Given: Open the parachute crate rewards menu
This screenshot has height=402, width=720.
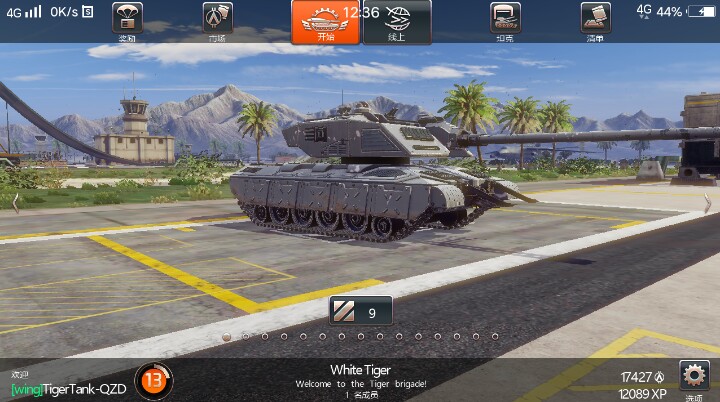Looking at the screenshot, I should [x=127, y=20].
